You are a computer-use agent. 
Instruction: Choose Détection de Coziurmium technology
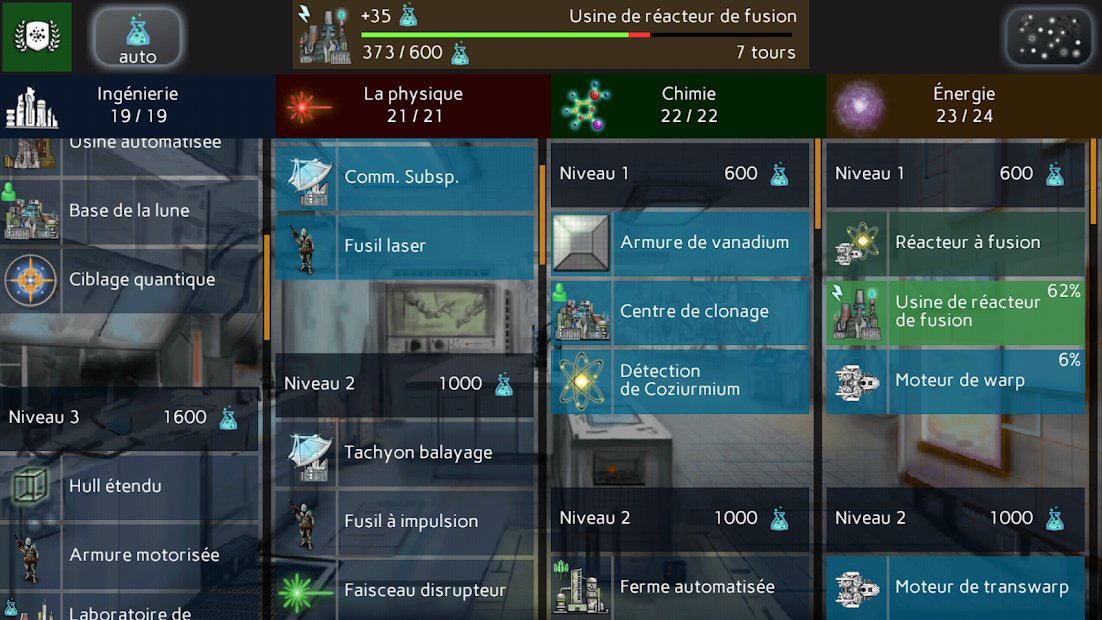click(680, 380)
